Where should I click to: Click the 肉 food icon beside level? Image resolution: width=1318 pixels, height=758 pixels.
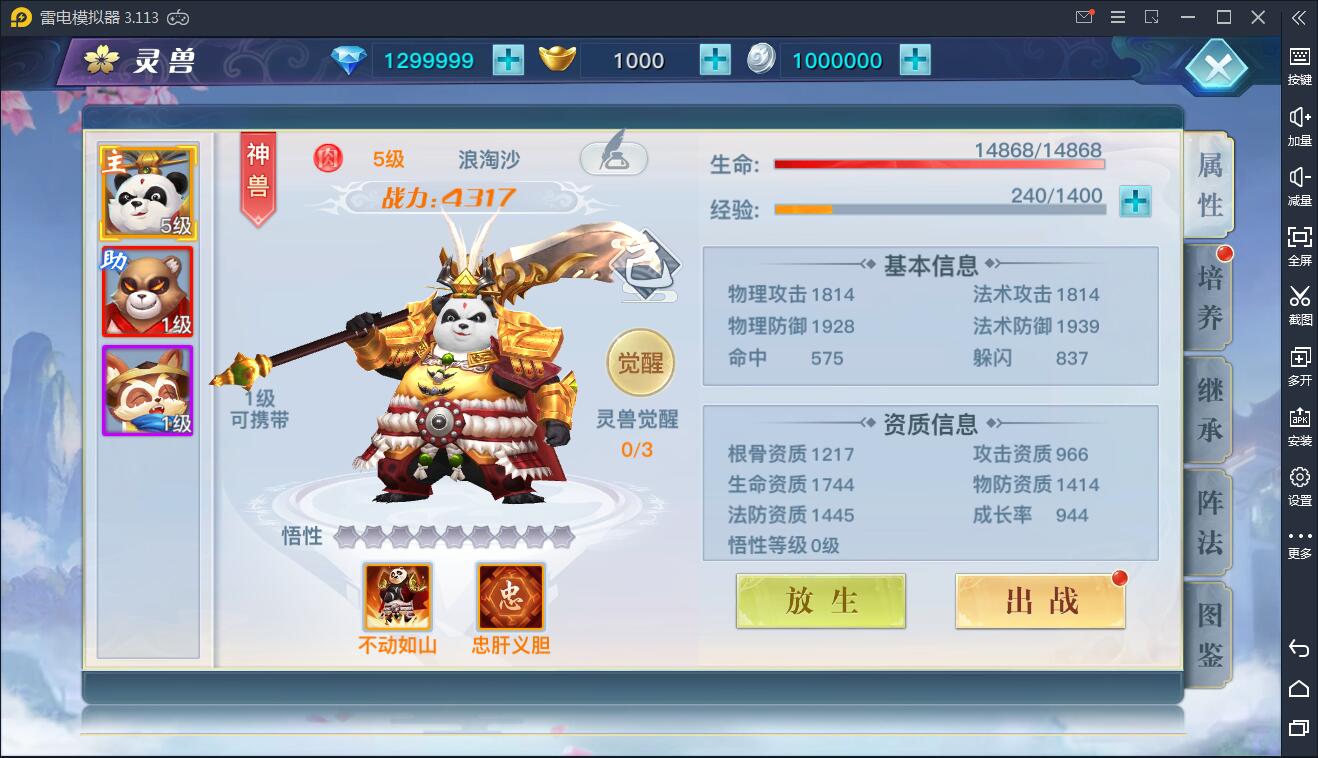tap(327, 158)
